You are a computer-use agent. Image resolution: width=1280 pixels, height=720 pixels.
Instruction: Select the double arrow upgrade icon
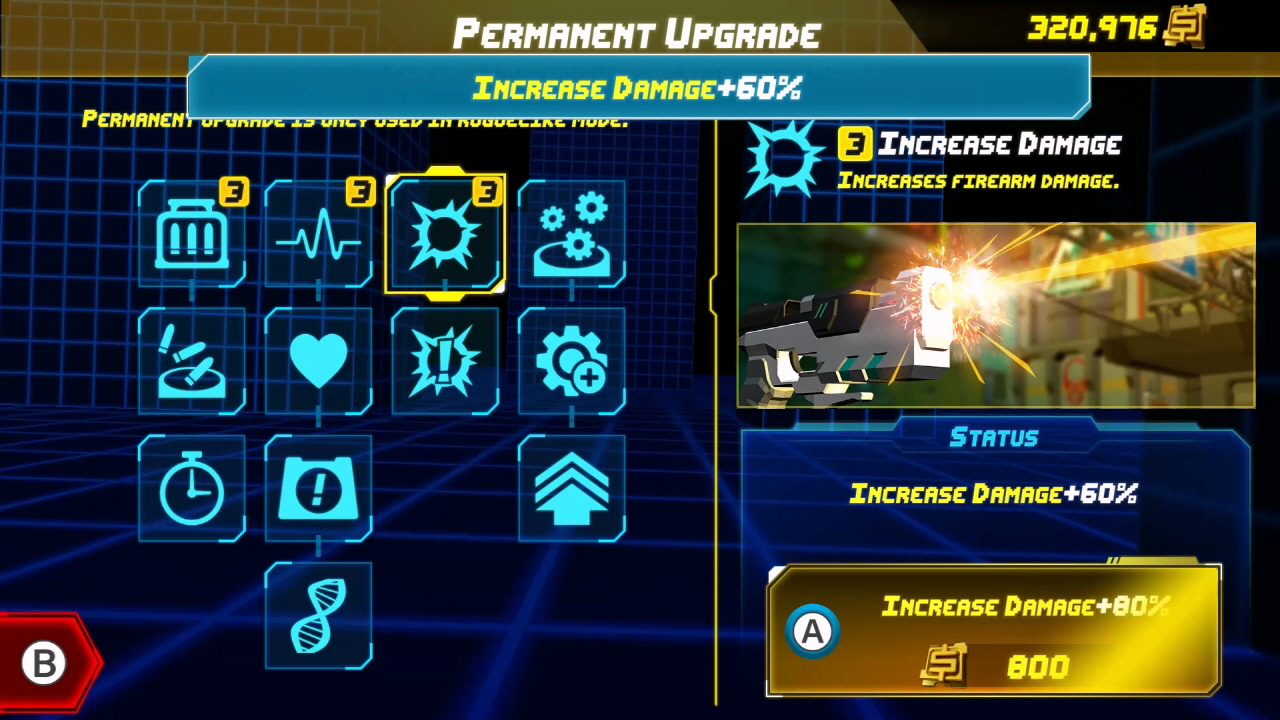572,488
